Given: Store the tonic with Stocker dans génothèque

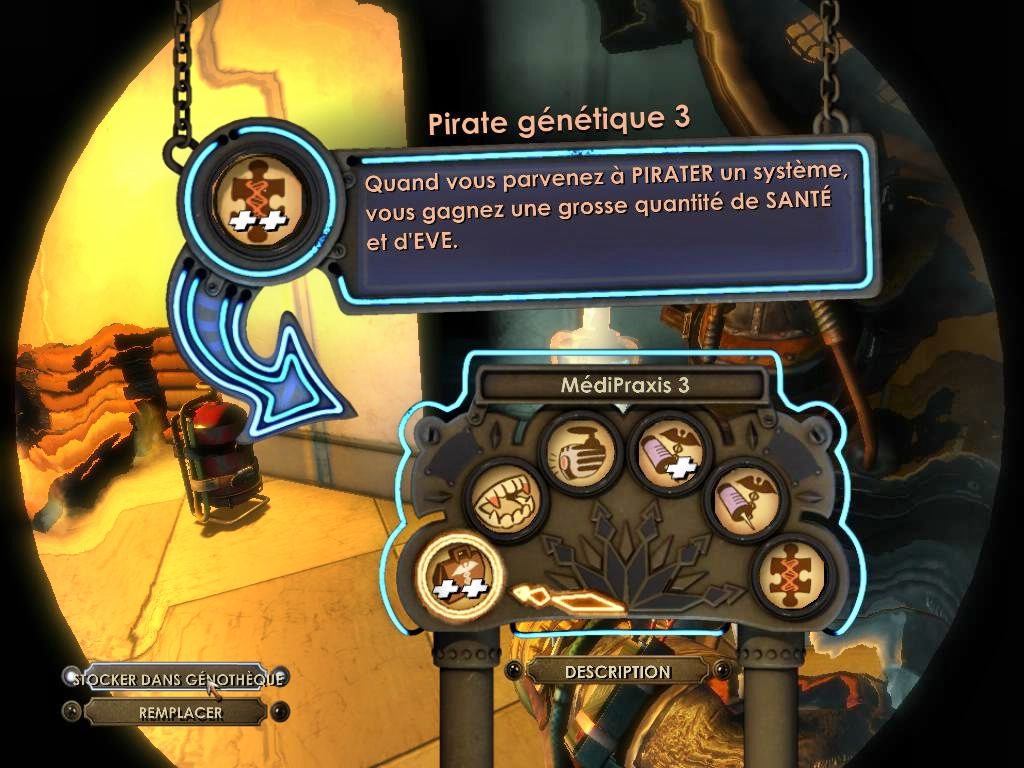Looking at the screenshot, I should coord(176,678).
